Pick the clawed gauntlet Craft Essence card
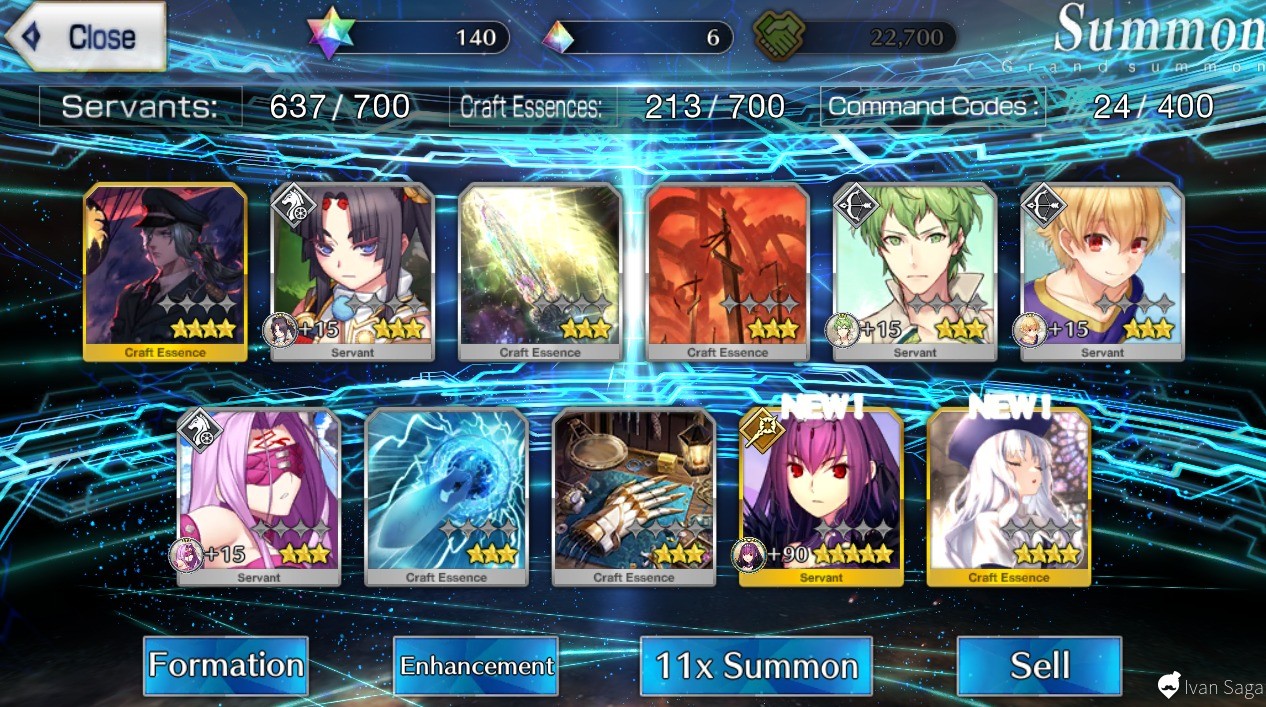Image resolution: width=1266 pixels, height=707 pixels. pos(634,496)
